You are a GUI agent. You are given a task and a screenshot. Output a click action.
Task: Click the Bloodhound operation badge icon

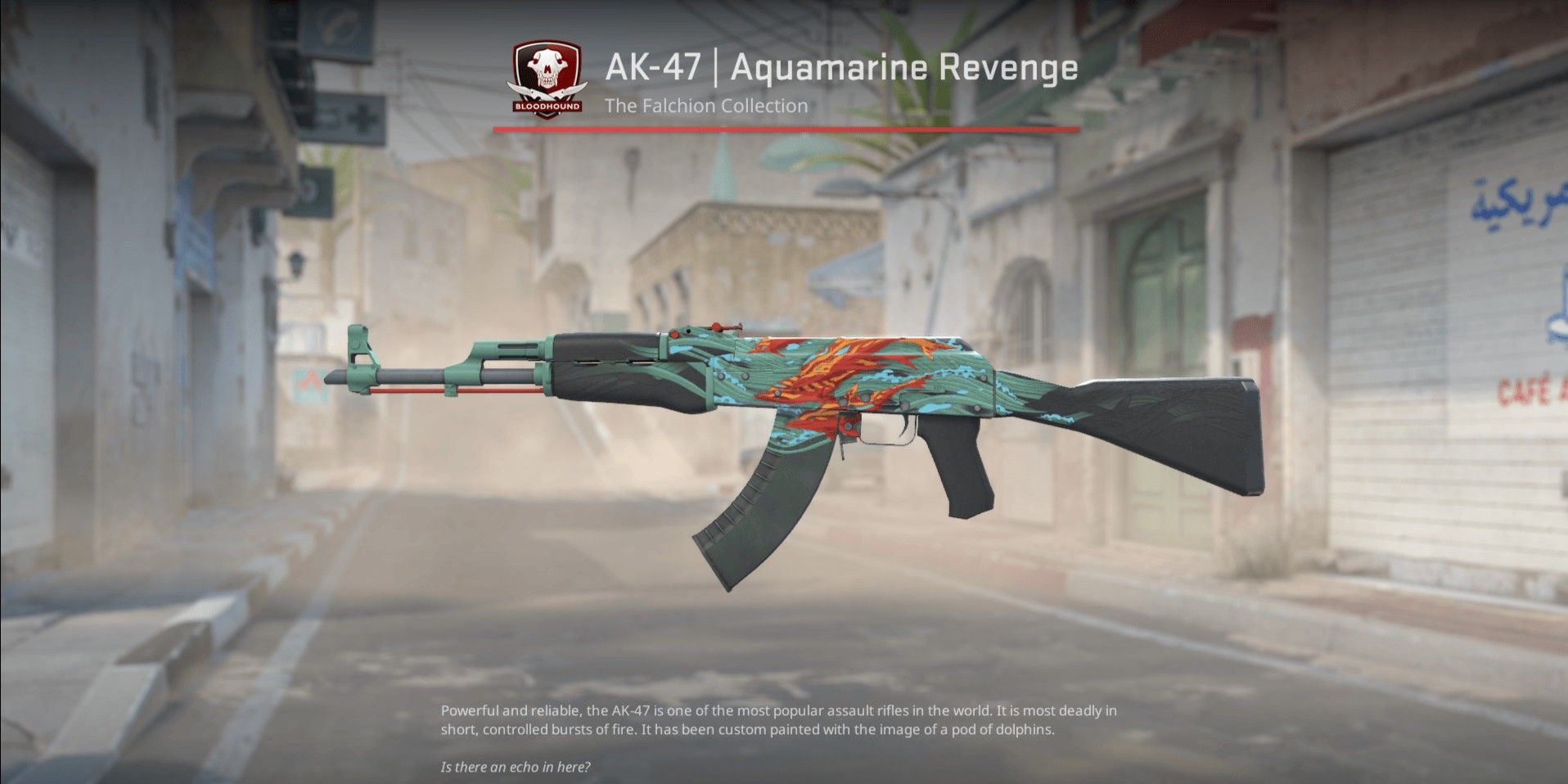click(x=547, y=78)
